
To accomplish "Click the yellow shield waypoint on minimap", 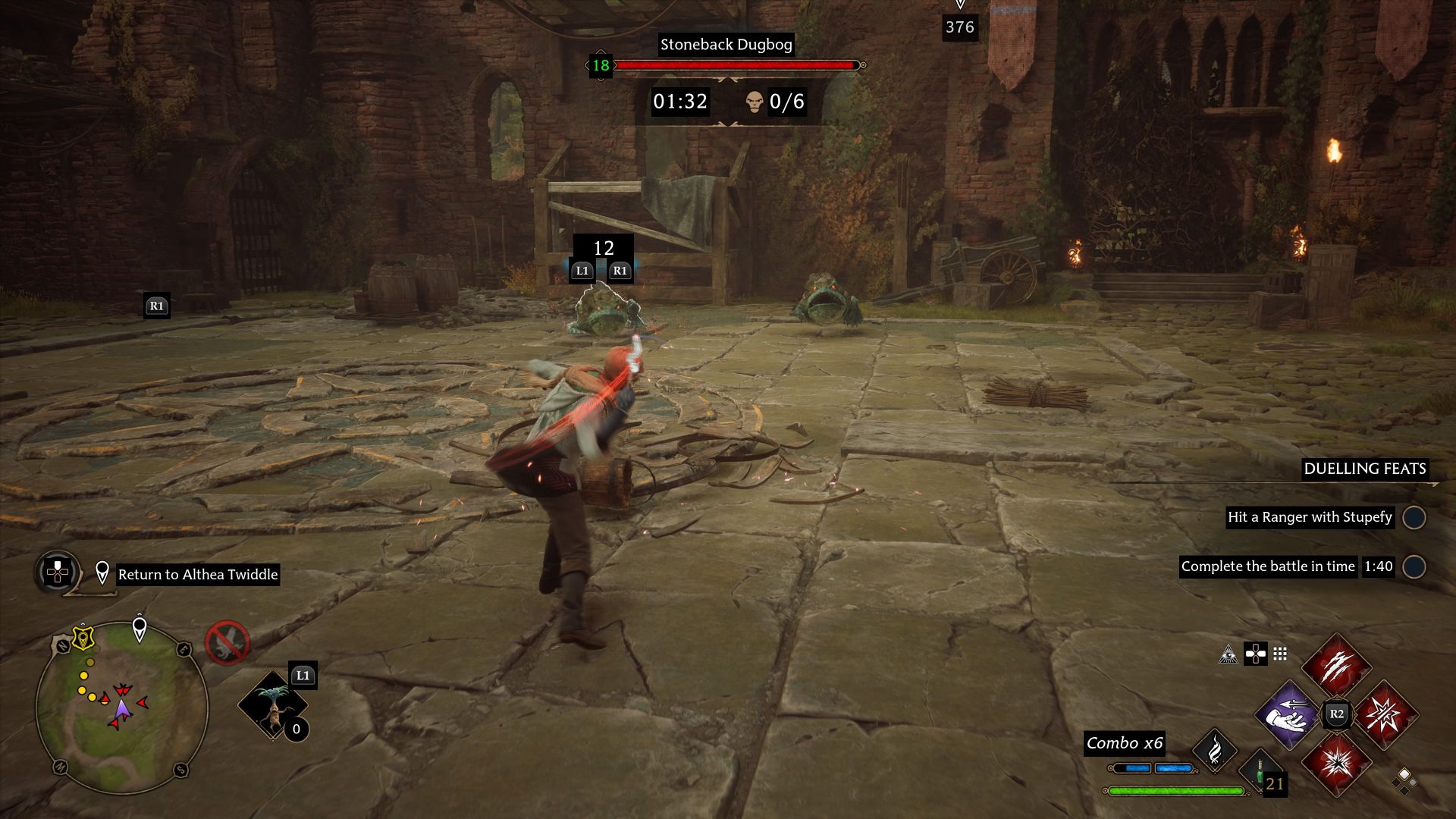I will tap(83, 639).
